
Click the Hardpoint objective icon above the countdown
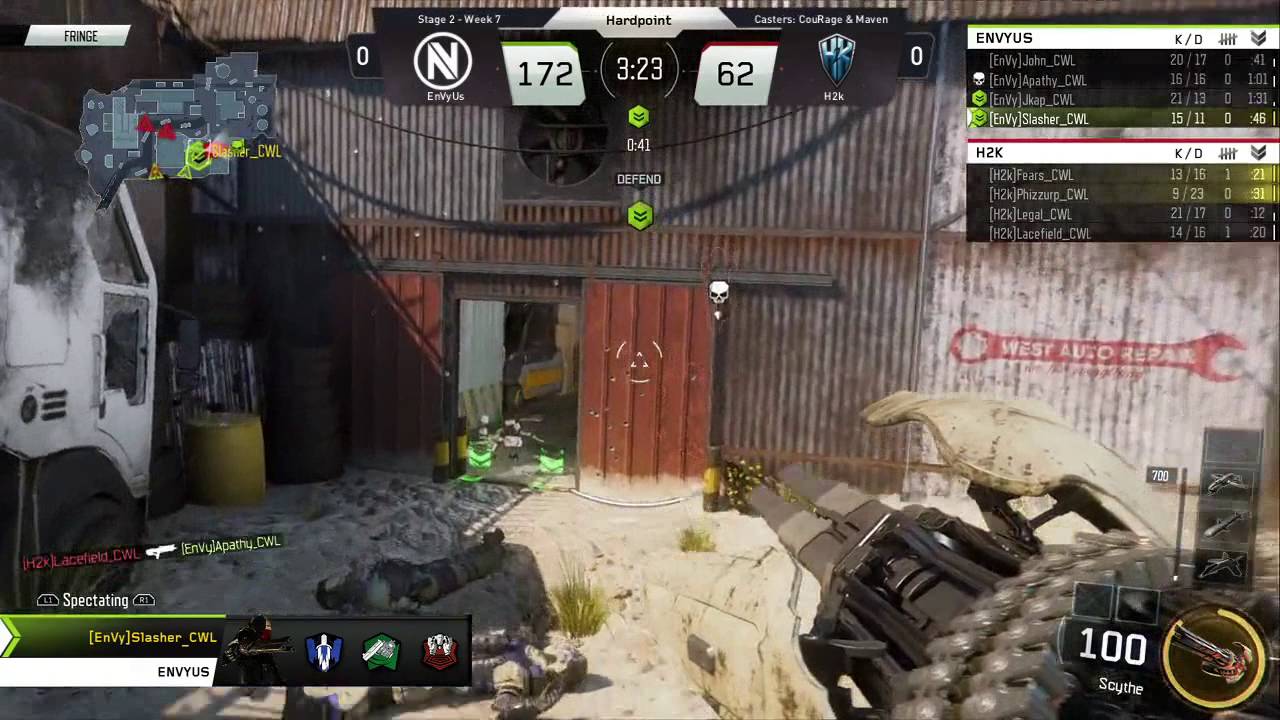[639, 117]
